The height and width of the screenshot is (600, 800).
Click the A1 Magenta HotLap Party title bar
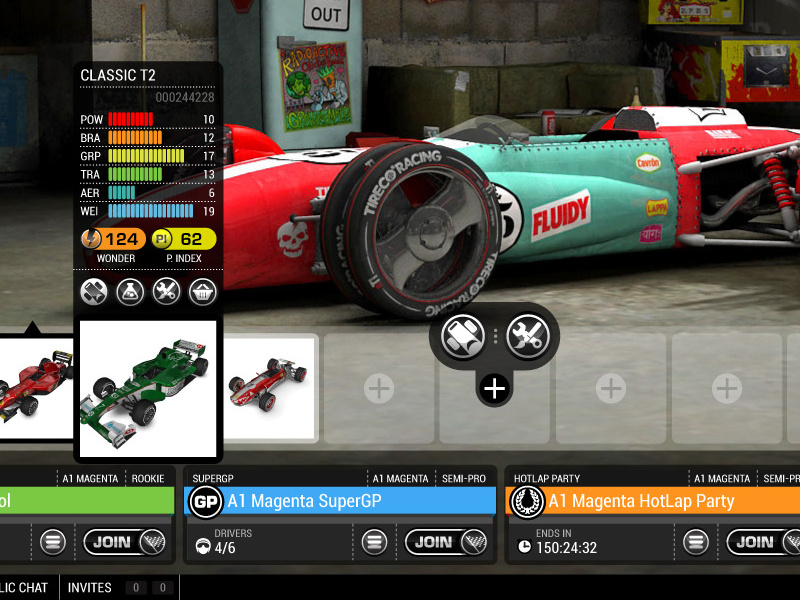pyautogui.click(x=660, y=501)
